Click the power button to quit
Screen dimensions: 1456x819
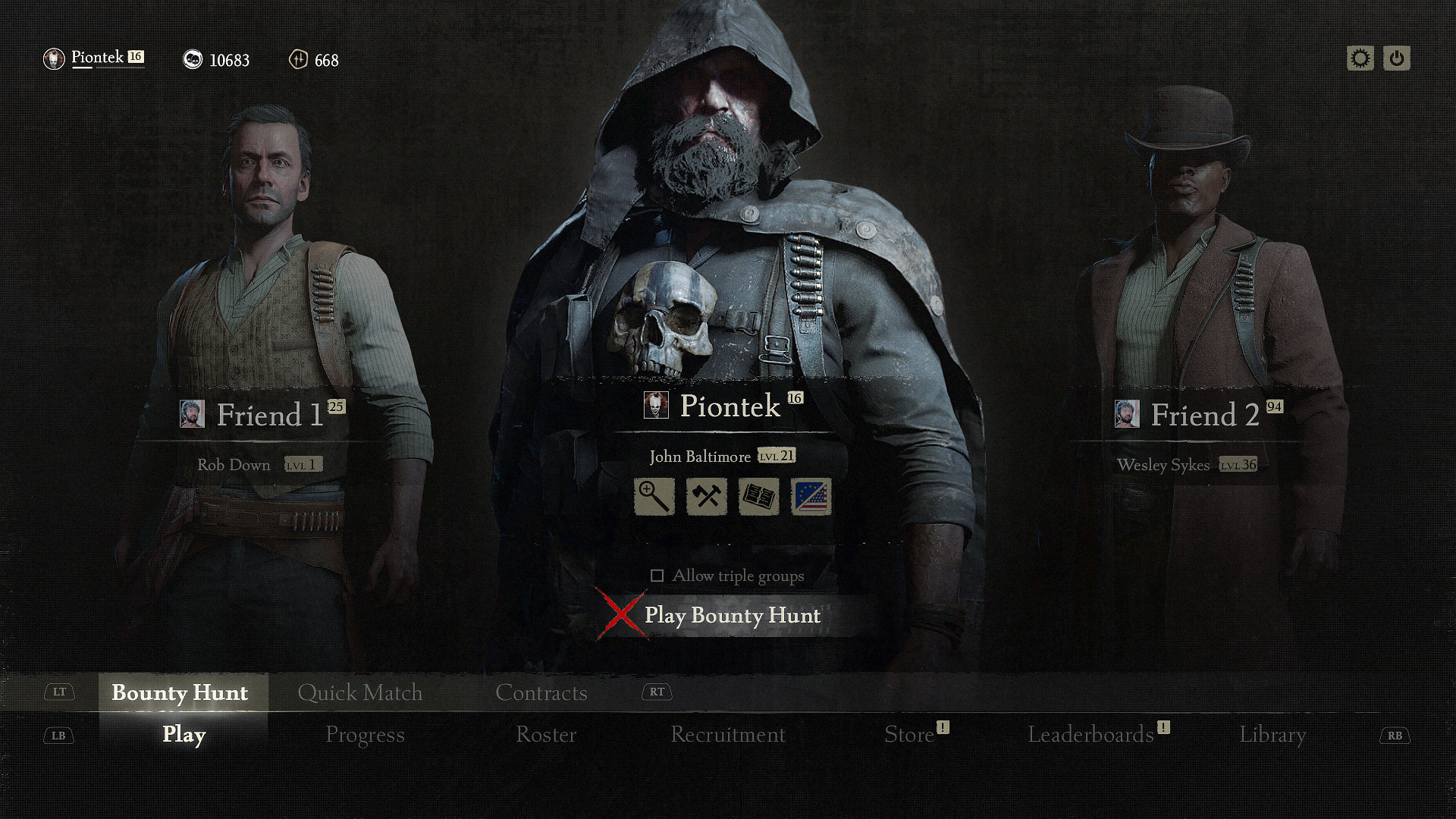[x=1397, y=58]
